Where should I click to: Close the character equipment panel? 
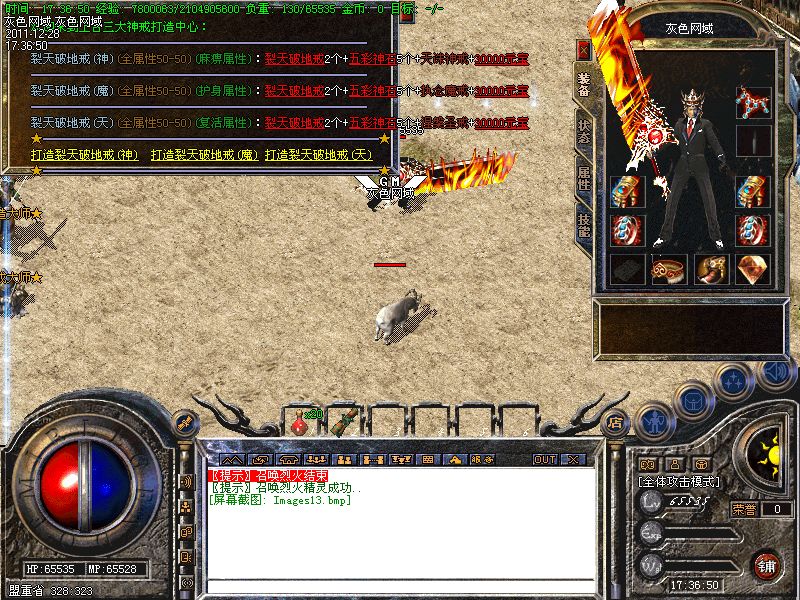584,48
